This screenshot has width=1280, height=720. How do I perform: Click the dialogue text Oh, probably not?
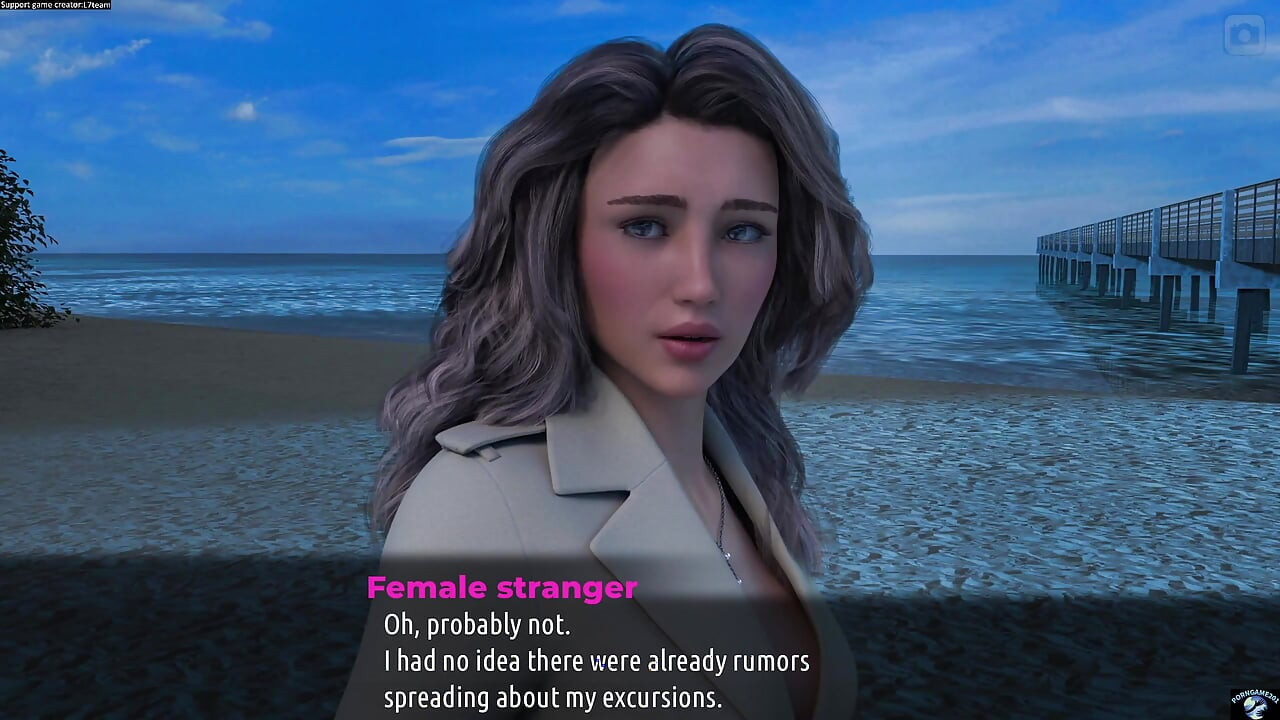point(479,625)
